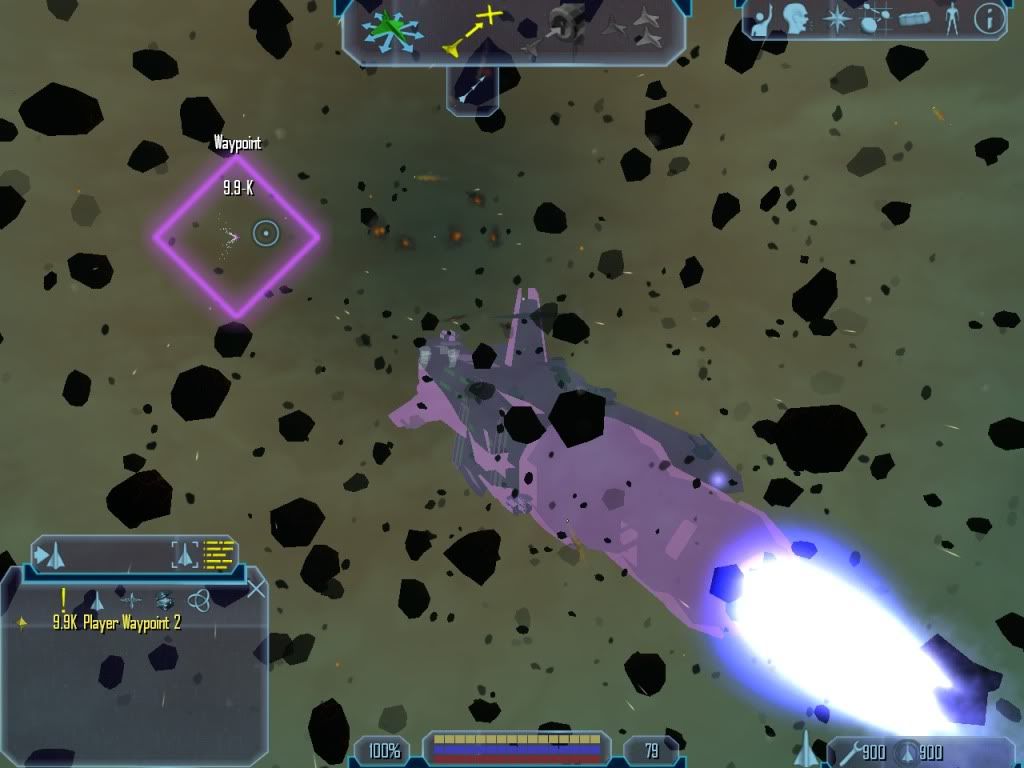Toggle the cruise arrow button below maneuvers

(472, 90)
